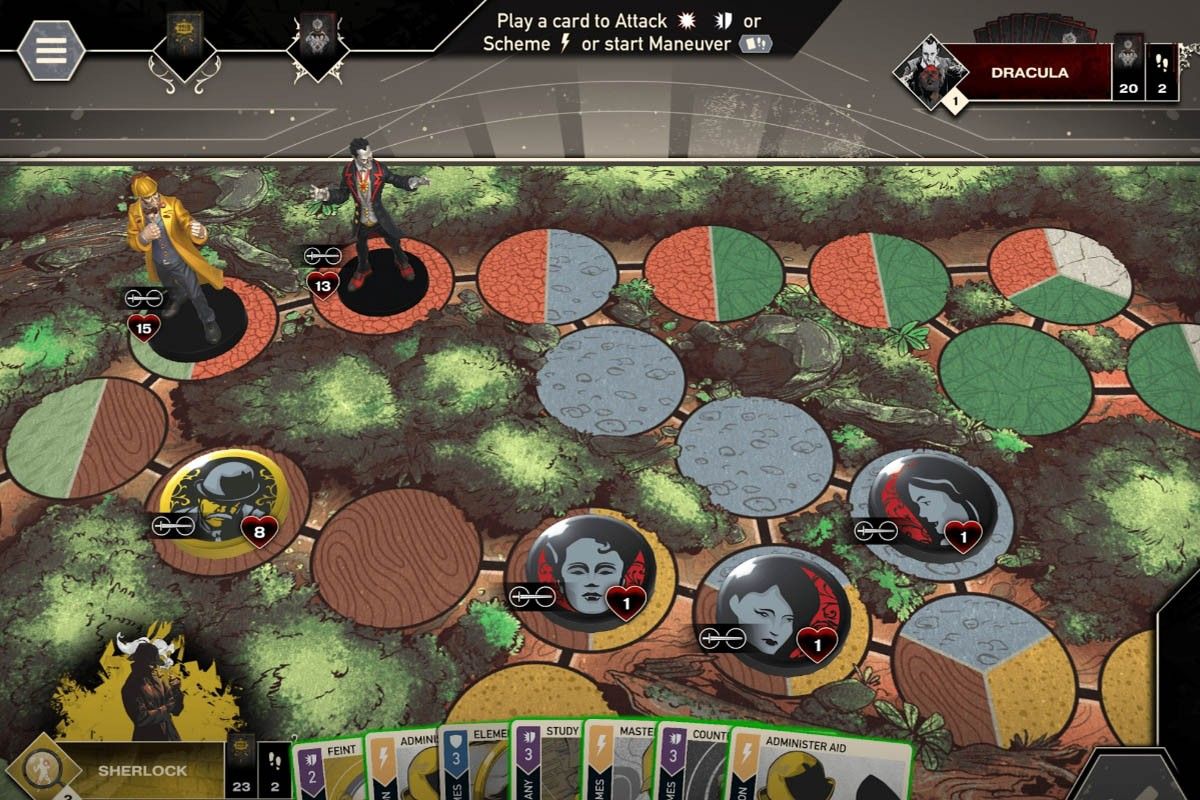Select the Dracula opponent panel
Screen dimensions: 1200x800
point(1028,73)
